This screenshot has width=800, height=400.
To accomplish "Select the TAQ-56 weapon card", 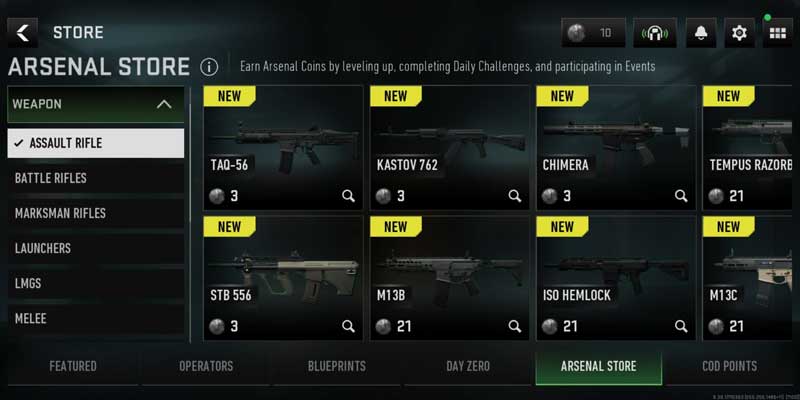I will [283, 146].
